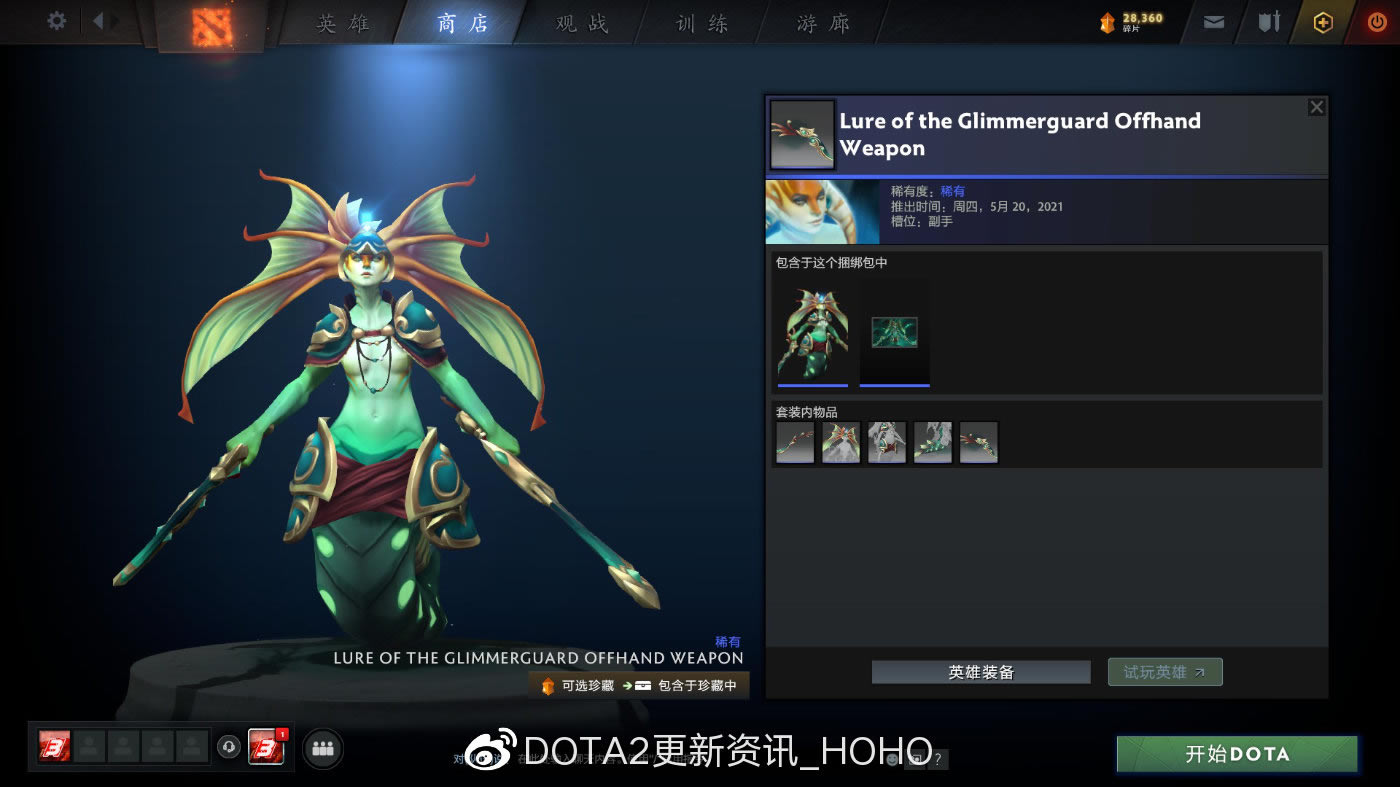Viewport: 1400px width, 787px height.
Task: Open Dota Plus via the gold hexagon icon
Action: pyautogui.click(x=1321, y=21)
